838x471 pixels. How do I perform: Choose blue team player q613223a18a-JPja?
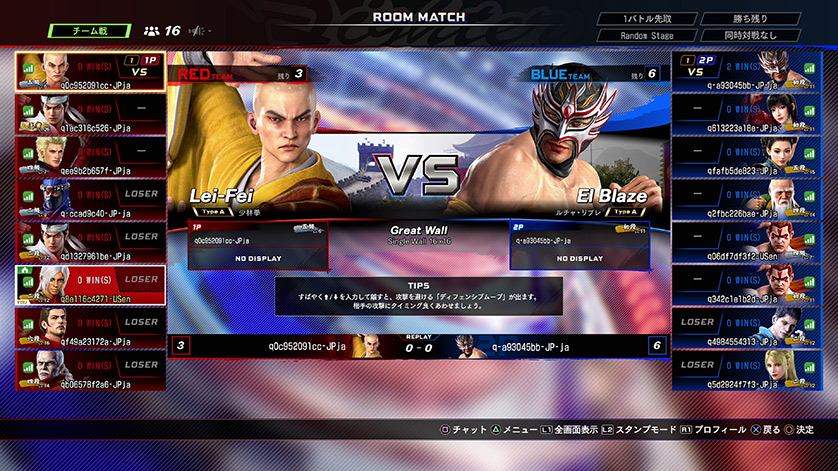pos(748,114)
